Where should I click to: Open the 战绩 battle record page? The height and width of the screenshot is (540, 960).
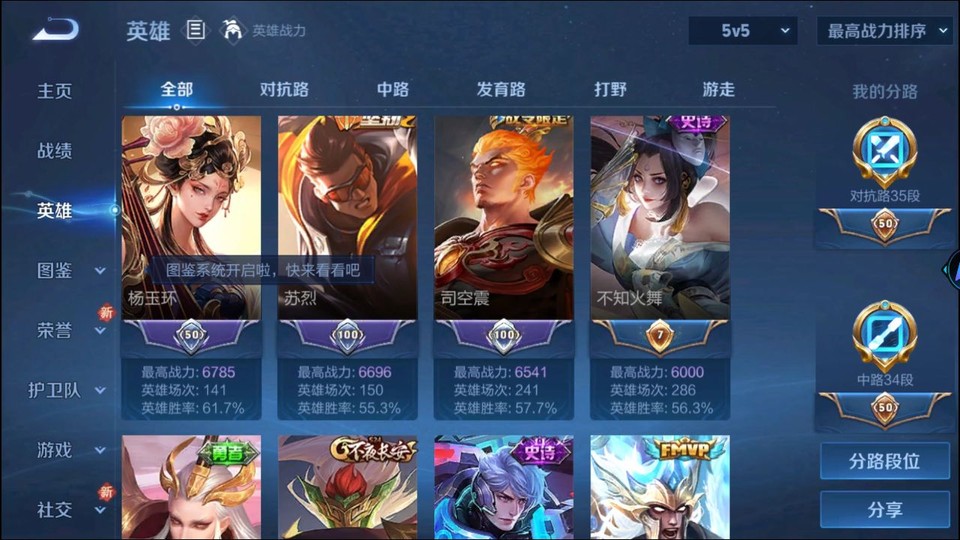click(55, 151)
